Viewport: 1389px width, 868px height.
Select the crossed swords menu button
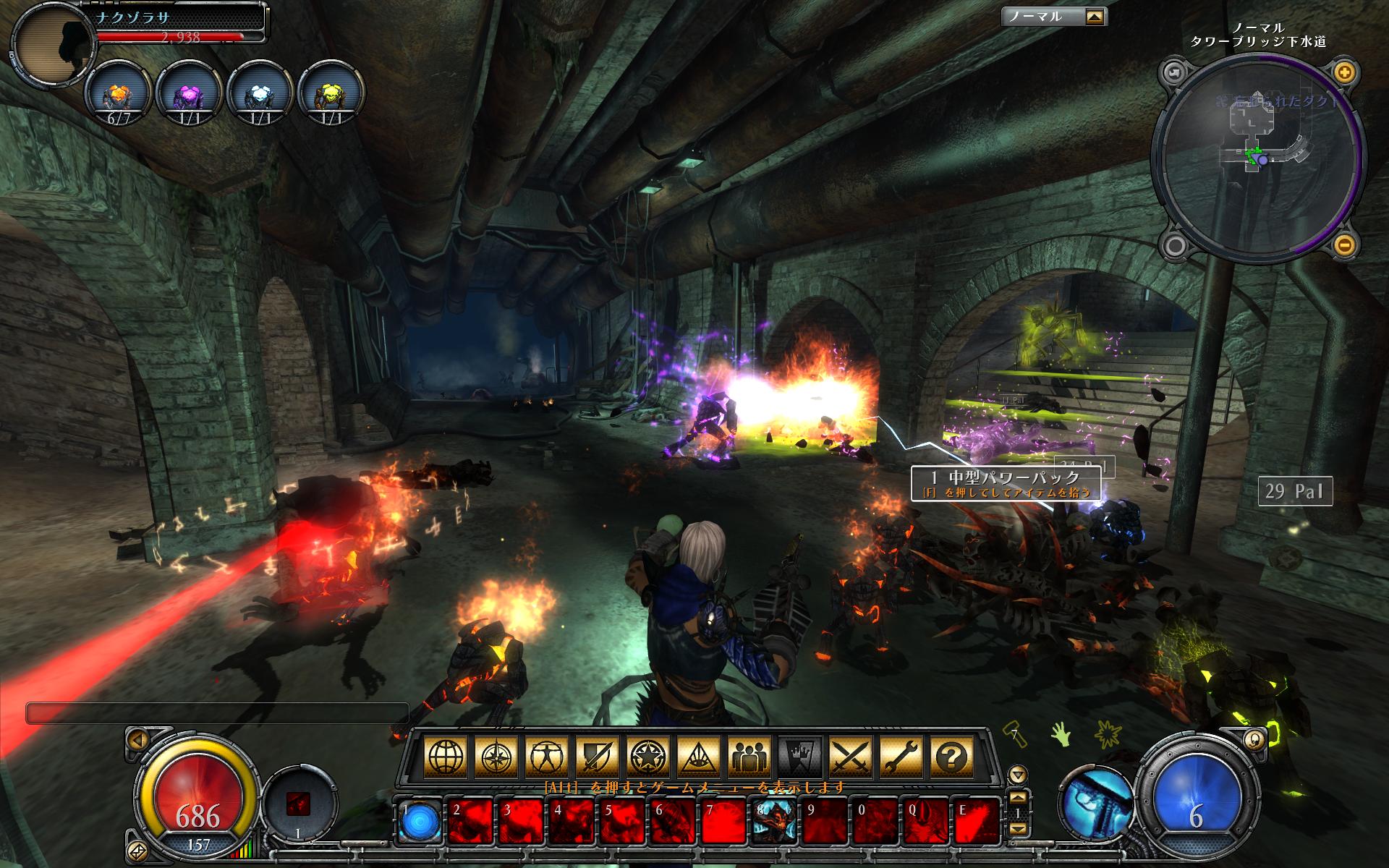850,757
